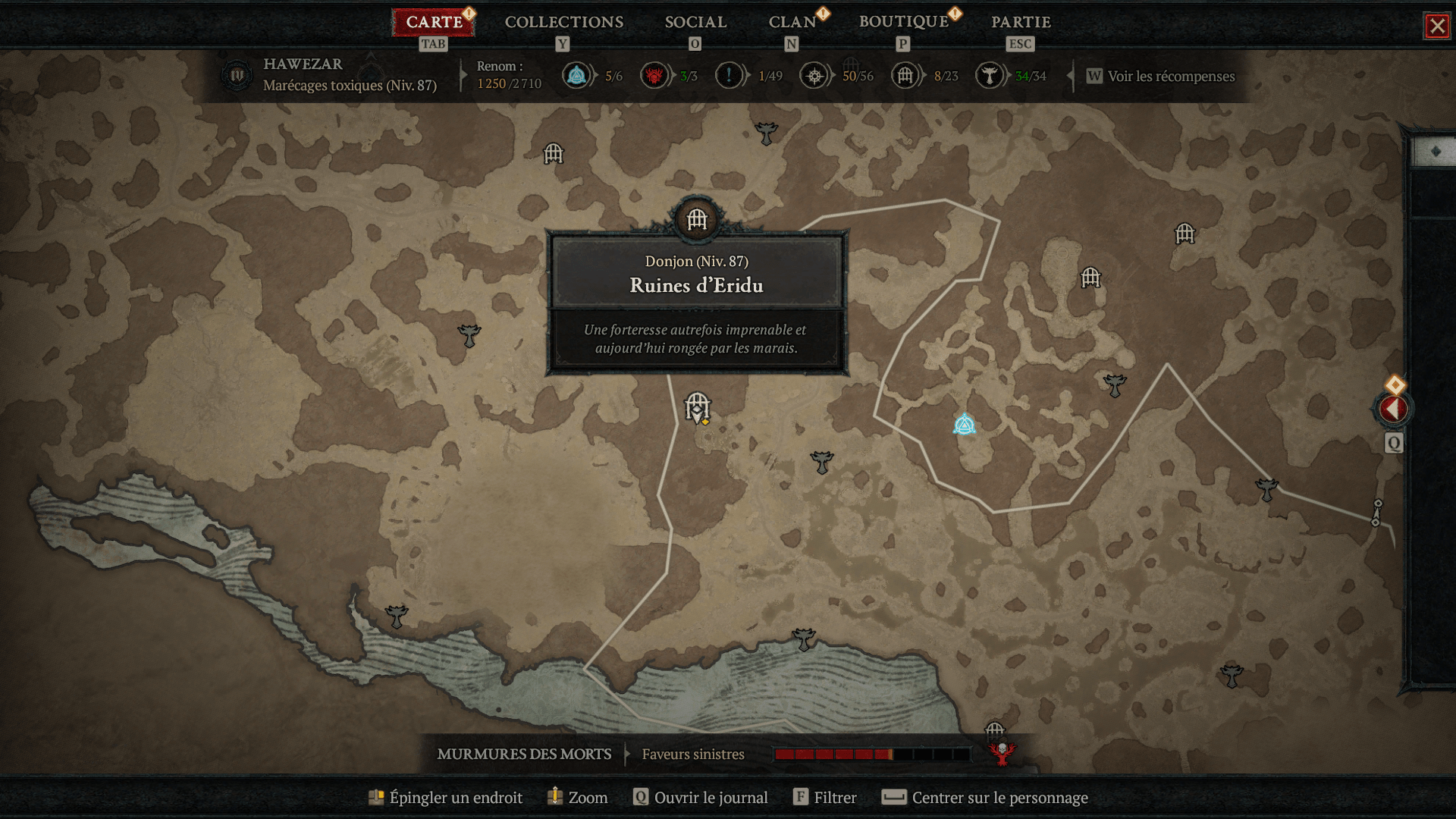Click the waypoints renown icon
Screen dimensions: 1456x819
577,76
